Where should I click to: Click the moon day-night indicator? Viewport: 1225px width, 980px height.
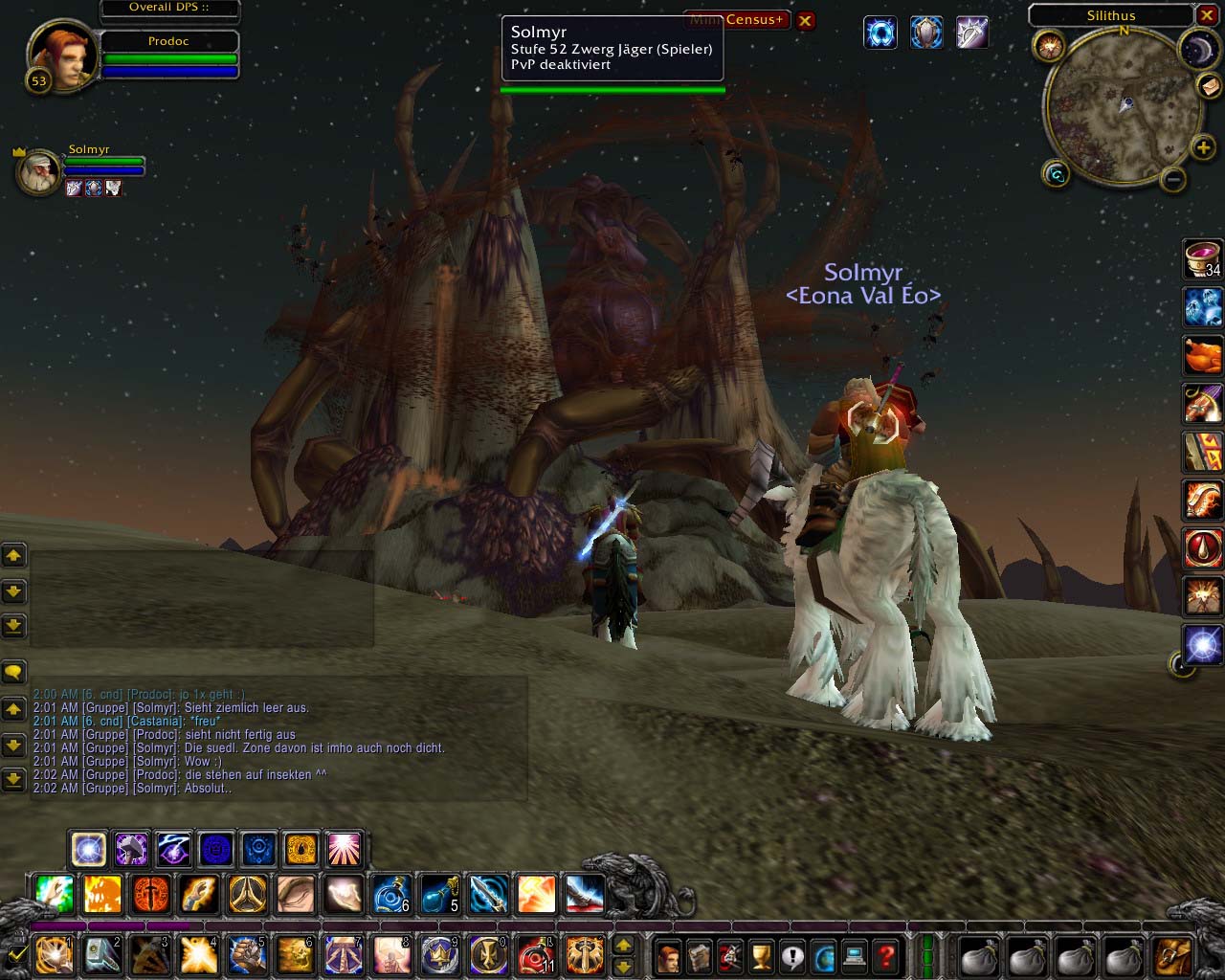[1198, 50]
